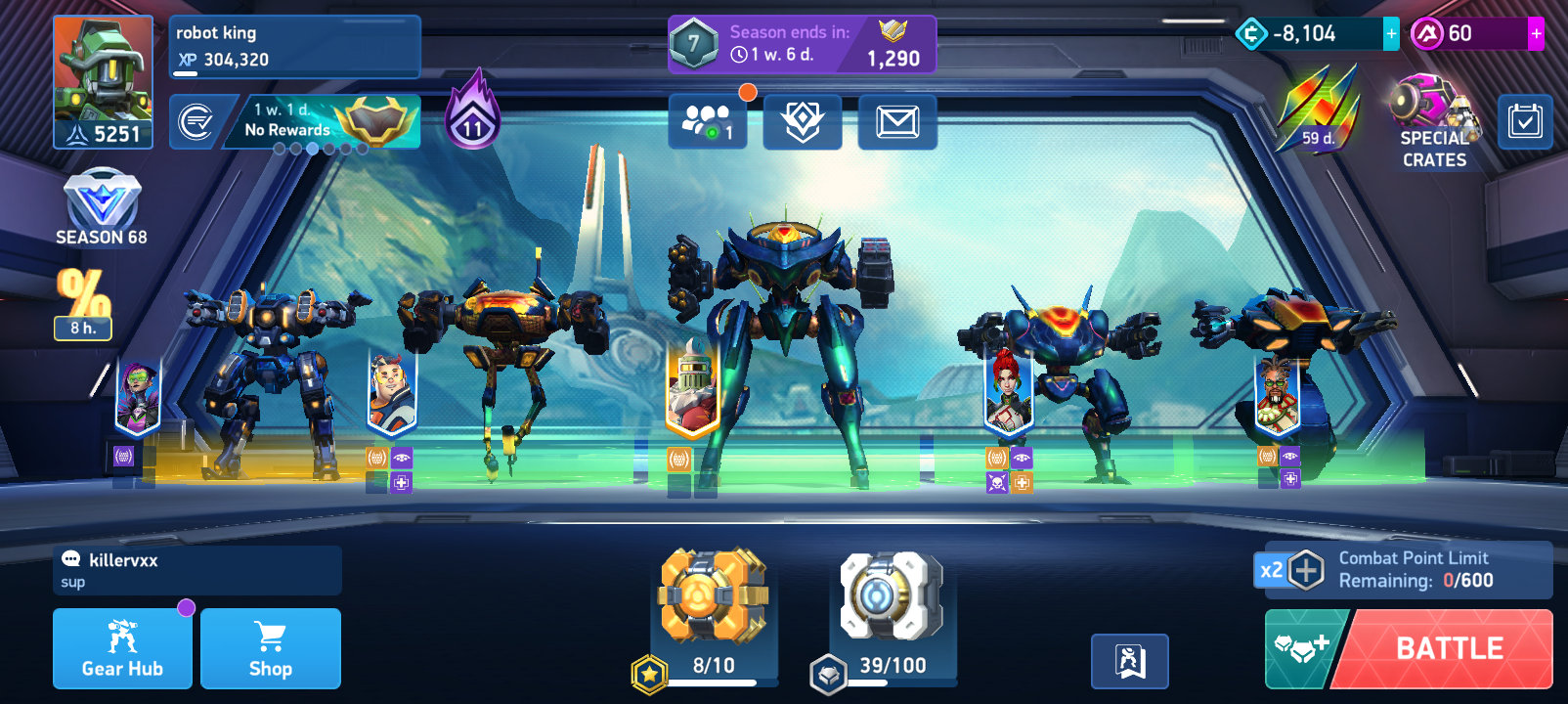This screenshot has width=1568, height=704.
Task: Open the 59 d. limited event icon
Action: click(x=1318, y=110)
